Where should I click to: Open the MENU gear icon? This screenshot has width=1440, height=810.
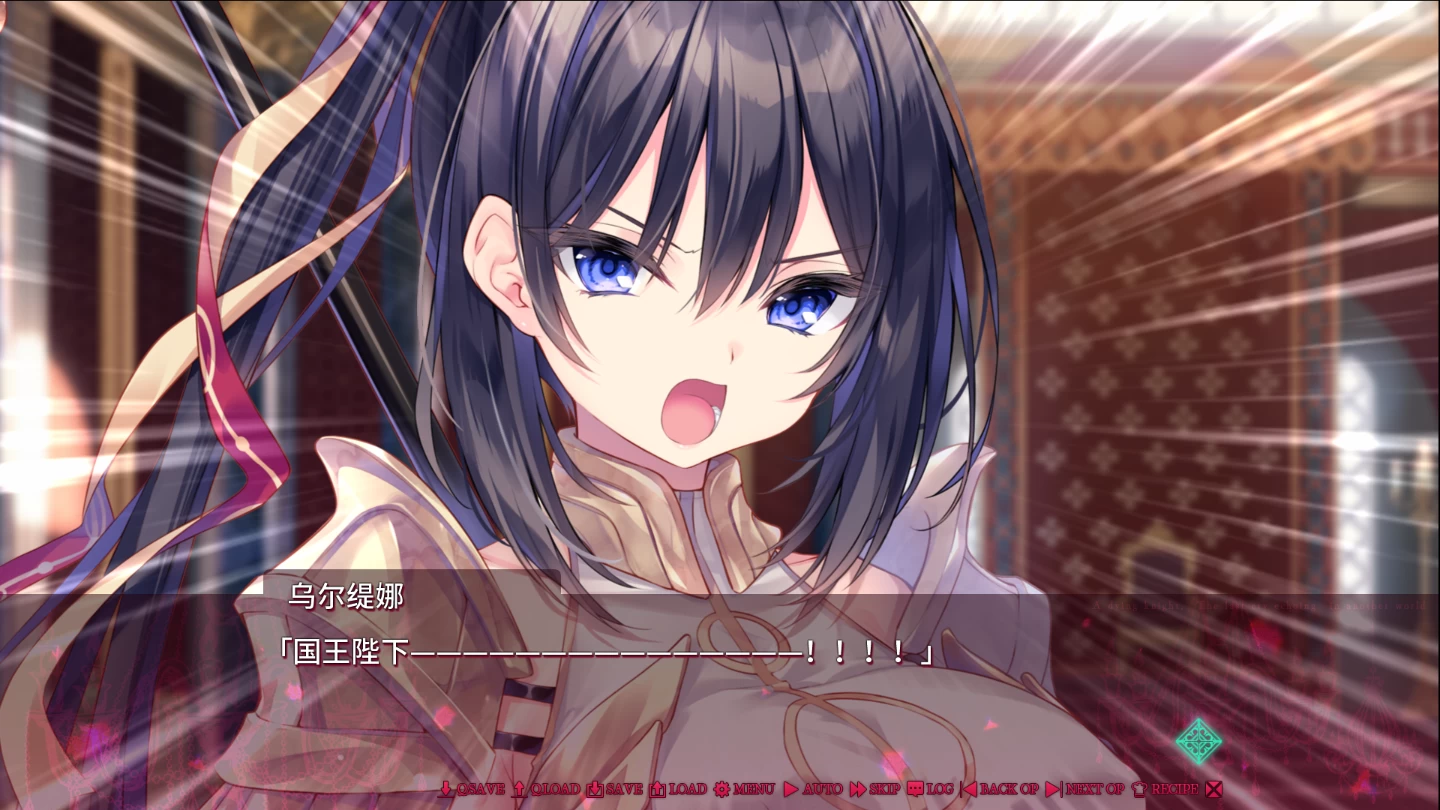click(722, 788)
